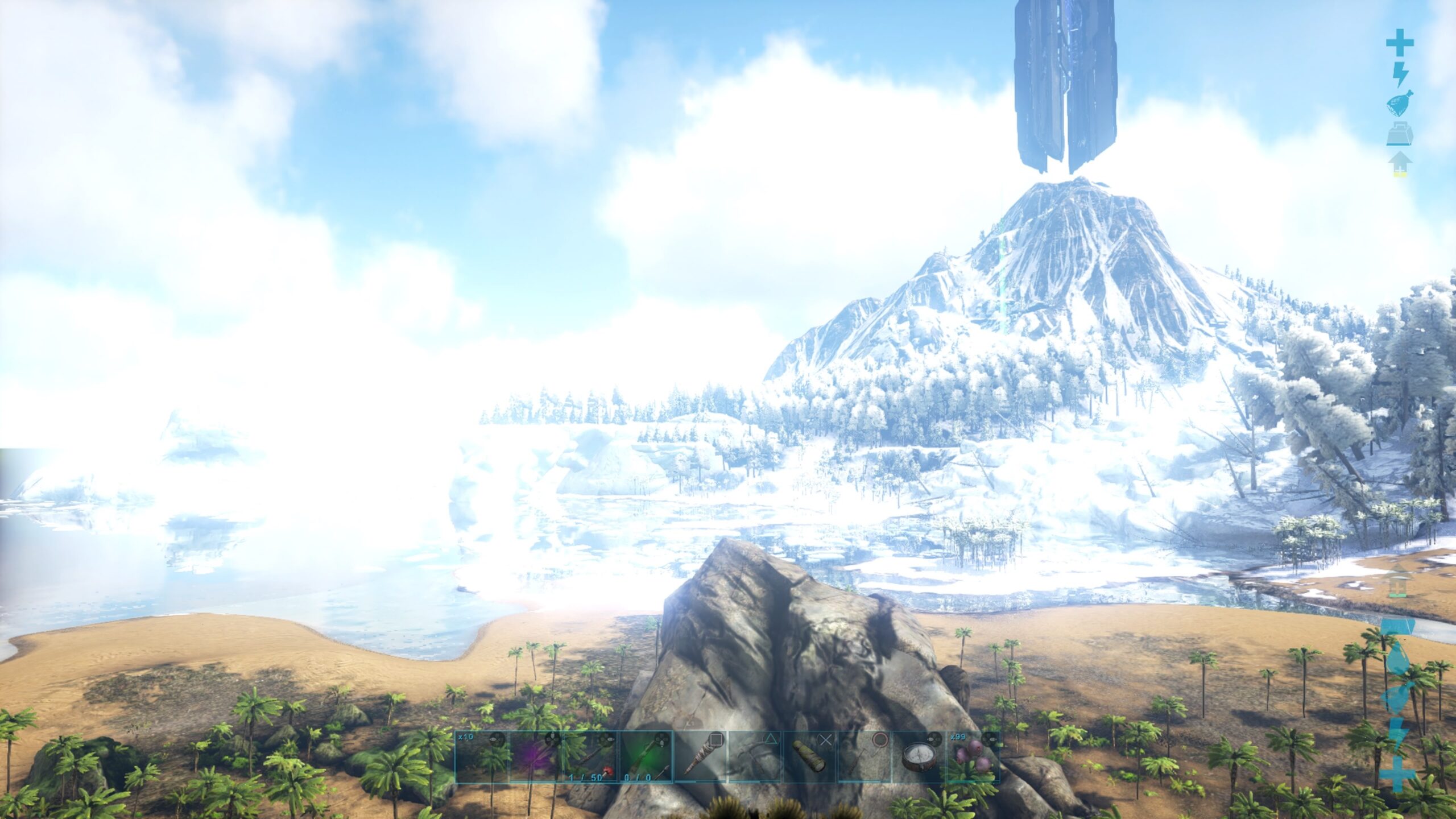
Task: Select the purple-glowing hotbar slot
Action: 537,757
